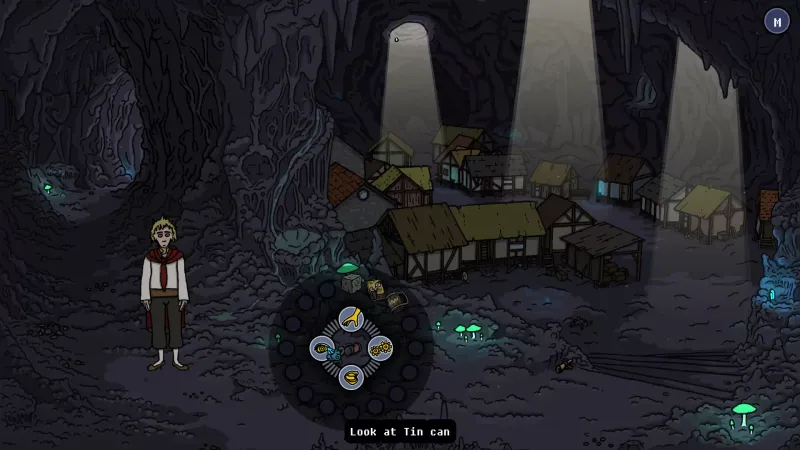Select the yellow face poster inventory item
Viewport: 800px width, 450px height.
pos(375,290)
